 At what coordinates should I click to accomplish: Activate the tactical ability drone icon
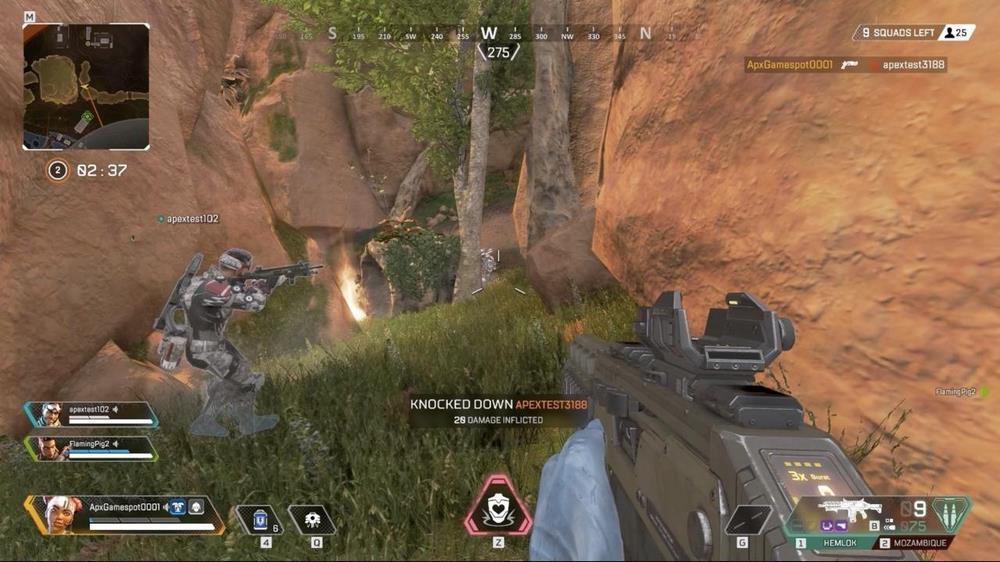click(x=311, y=519)
